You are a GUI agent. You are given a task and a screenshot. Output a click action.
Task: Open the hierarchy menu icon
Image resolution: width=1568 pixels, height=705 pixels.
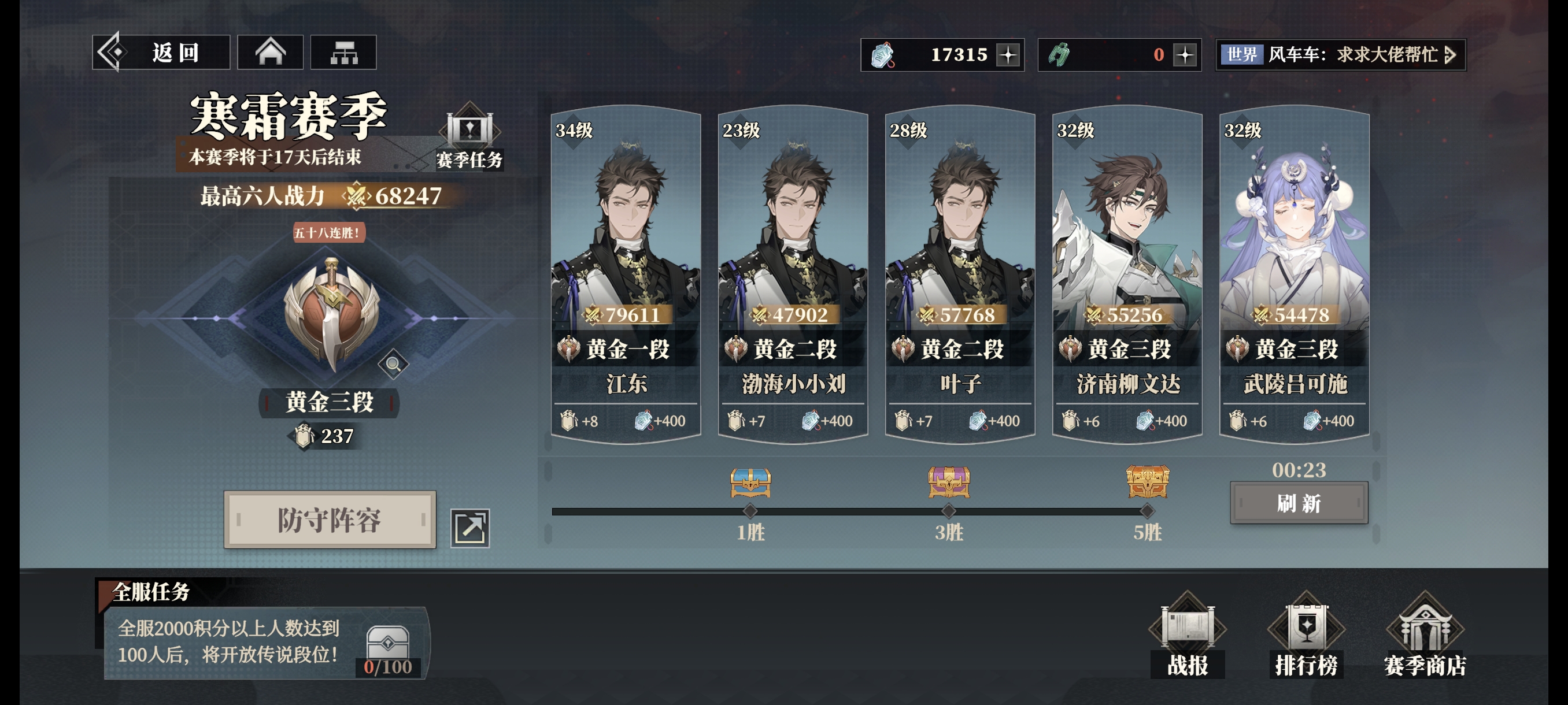[343, 53]
